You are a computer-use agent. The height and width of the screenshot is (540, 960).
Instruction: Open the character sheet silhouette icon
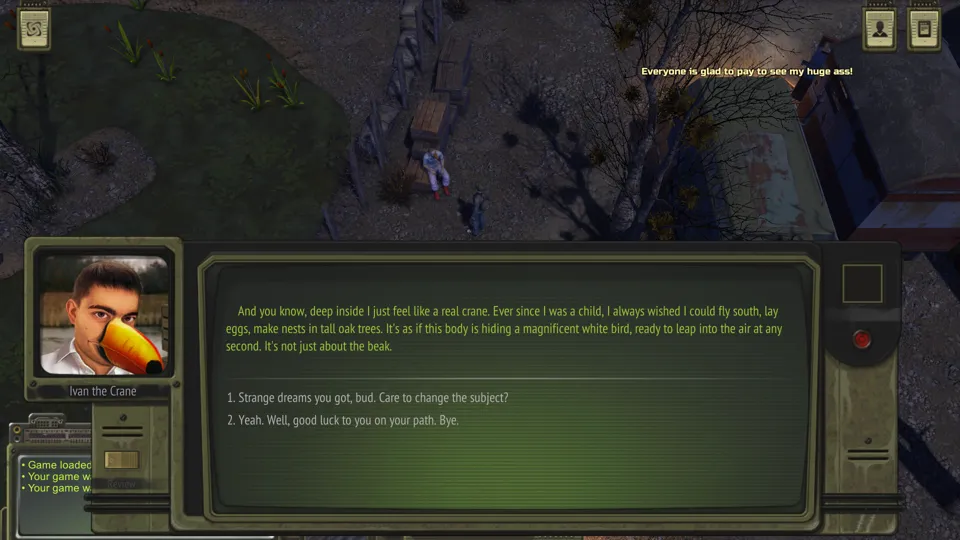click(880, 29)
